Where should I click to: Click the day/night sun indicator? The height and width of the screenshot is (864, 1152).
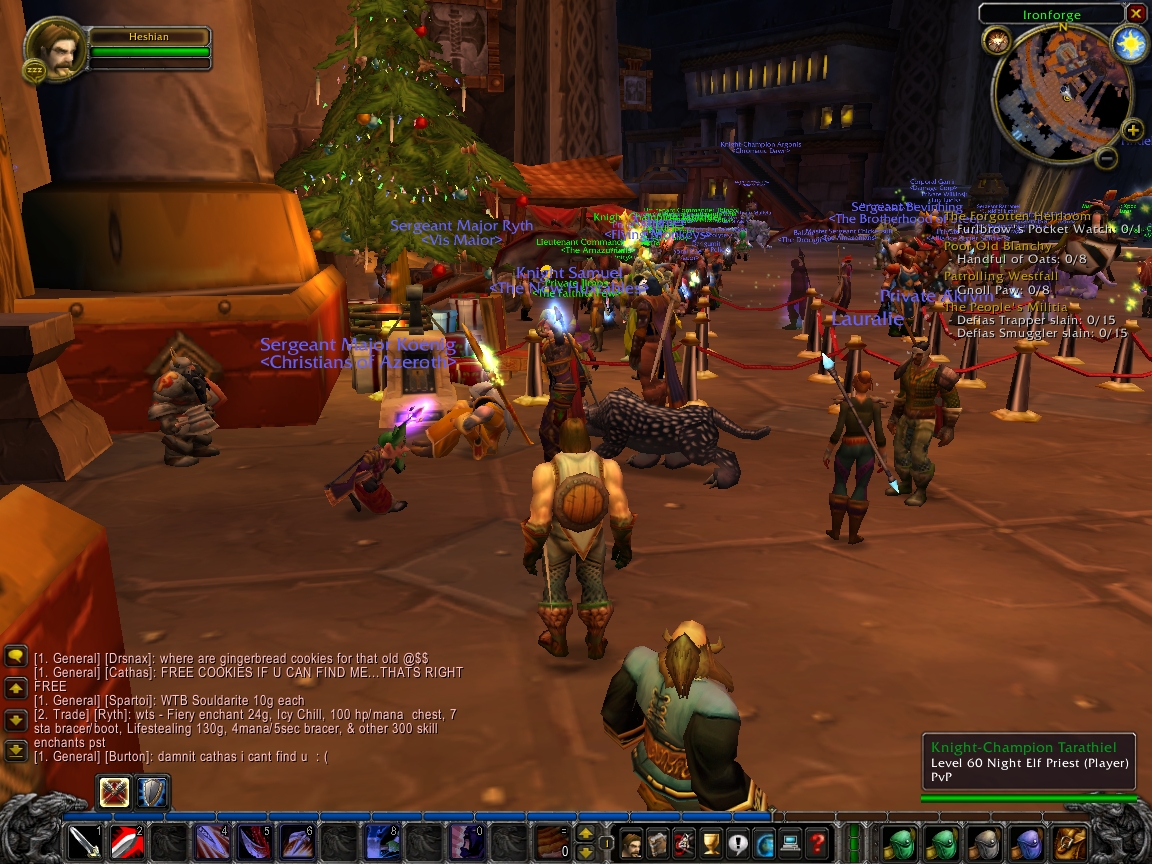1130,44
